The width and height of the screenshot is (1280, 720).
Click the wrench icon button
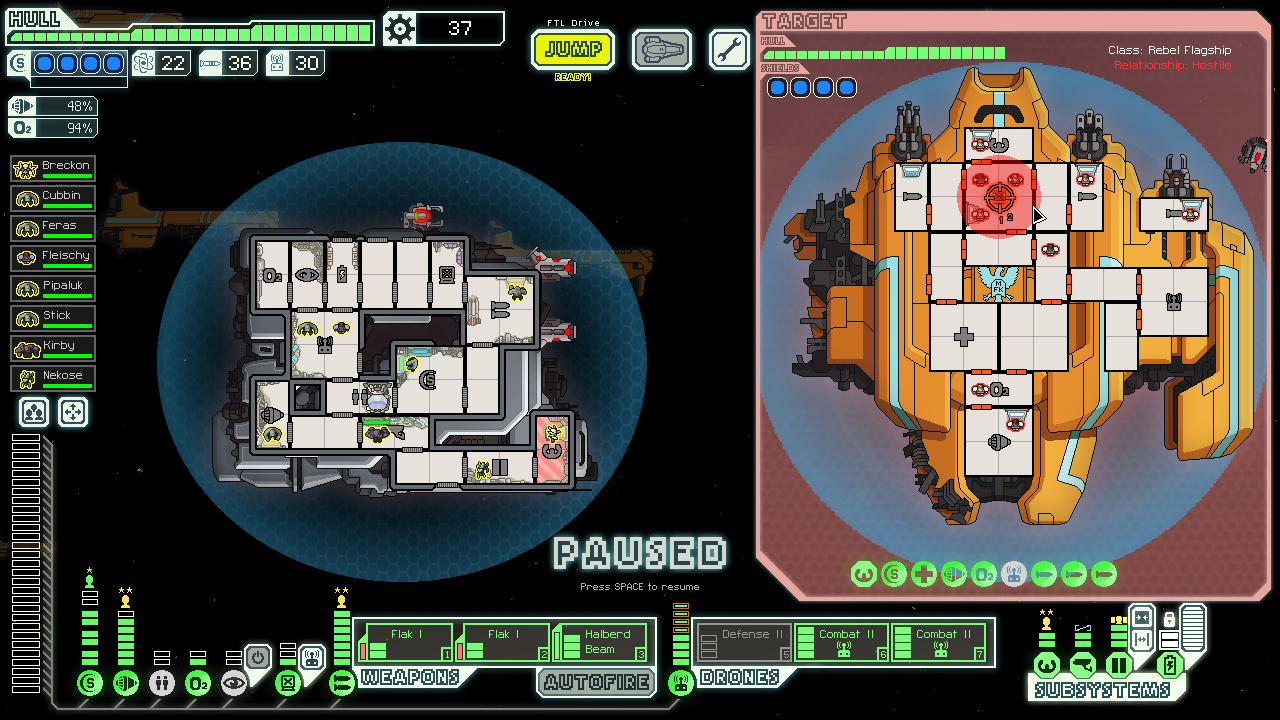click(729, 49)
